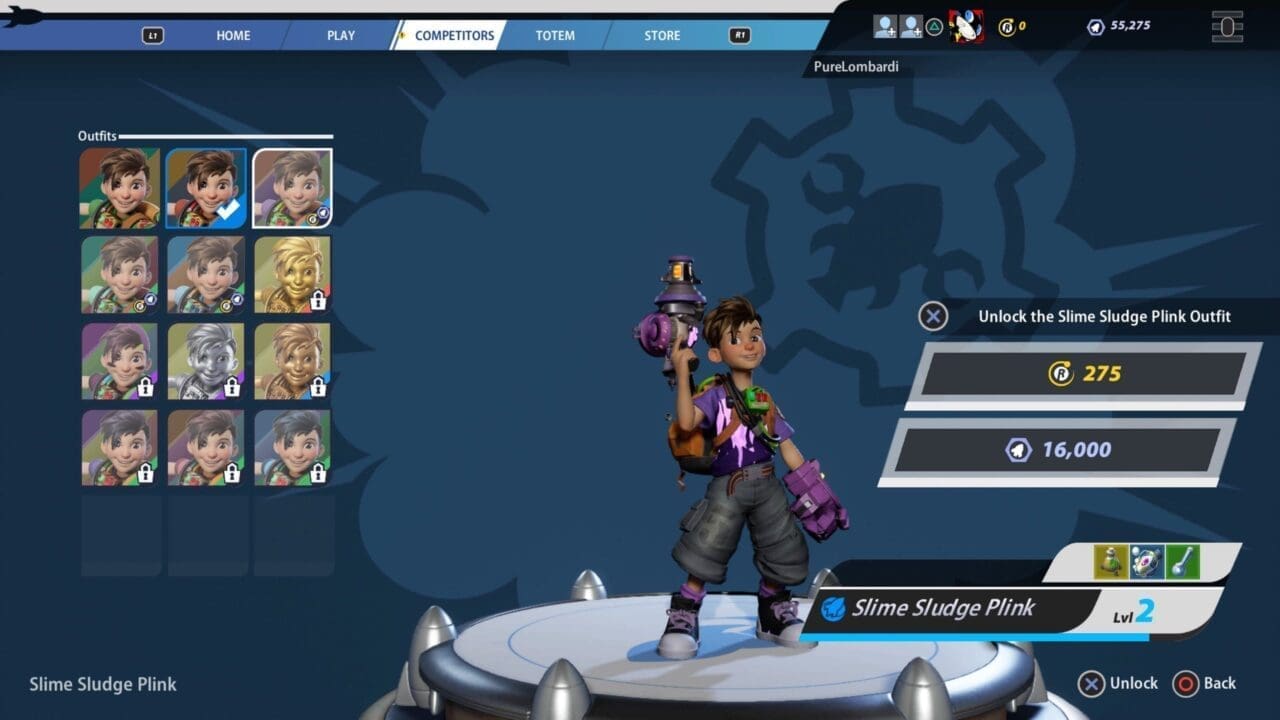Choose the highlighted Slime Sludge outfit thumbnail
This screenshot has width=1280, height=720.
tap(292, 188)
